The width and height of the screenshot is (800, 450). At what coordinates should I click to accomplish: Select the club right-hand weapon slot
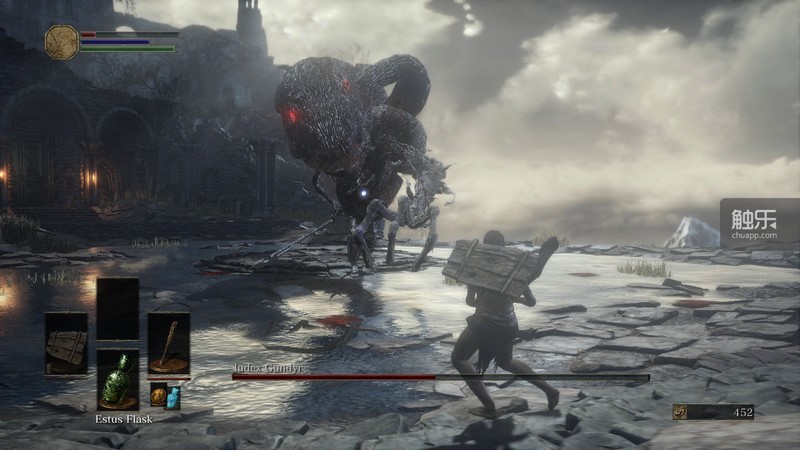point(168,343)
